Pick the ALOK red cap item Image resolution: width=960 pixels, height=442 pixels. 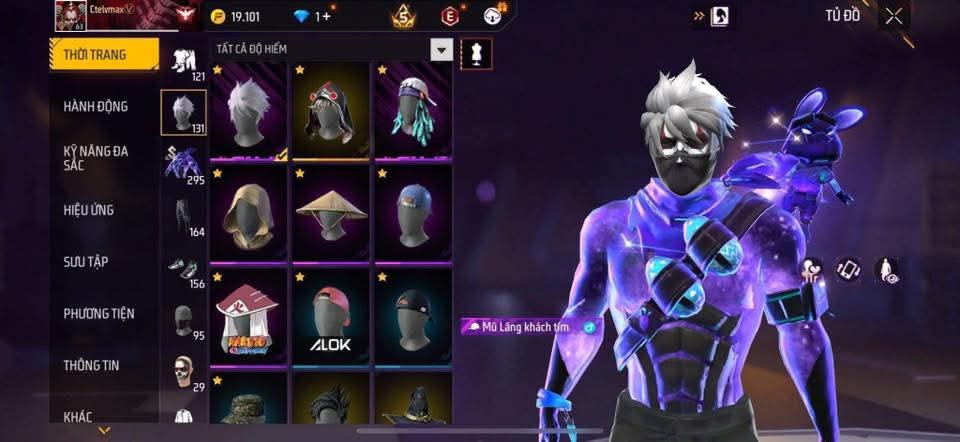(331, 318)
